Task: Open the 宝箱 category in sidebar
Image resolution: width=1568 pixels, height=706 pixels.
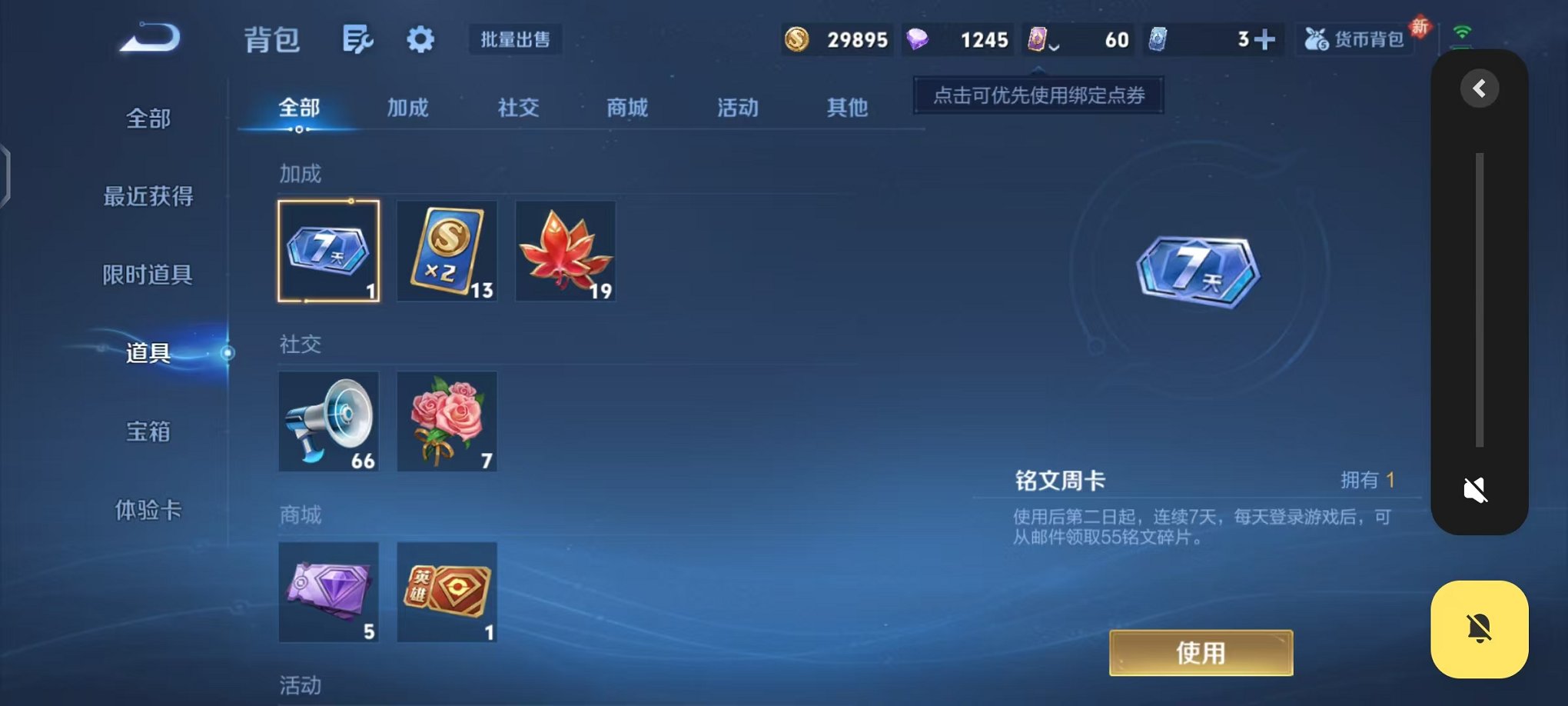Action: click(149, 432)
